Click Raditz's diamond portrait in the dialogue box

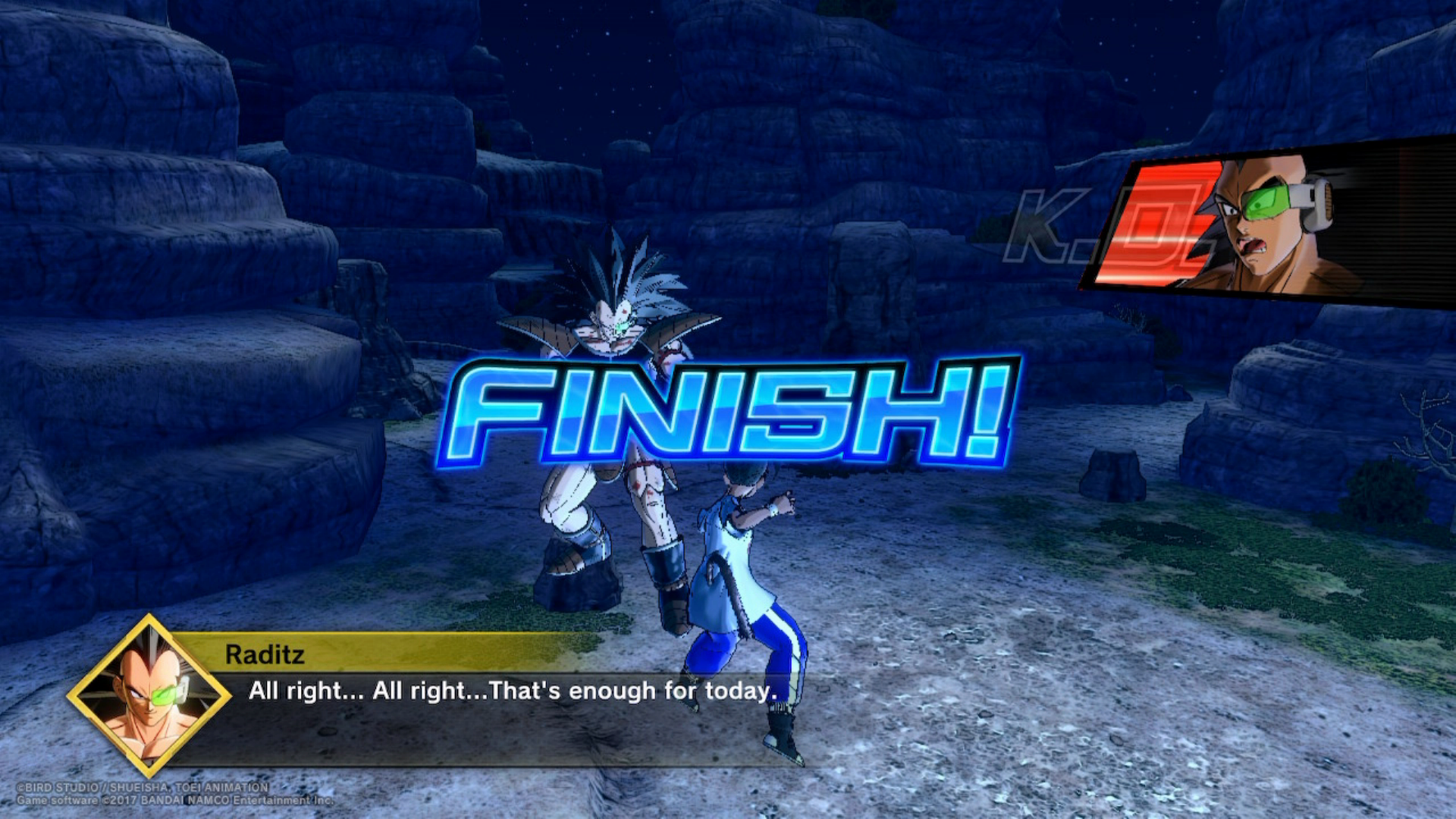[x=149, y=696]
